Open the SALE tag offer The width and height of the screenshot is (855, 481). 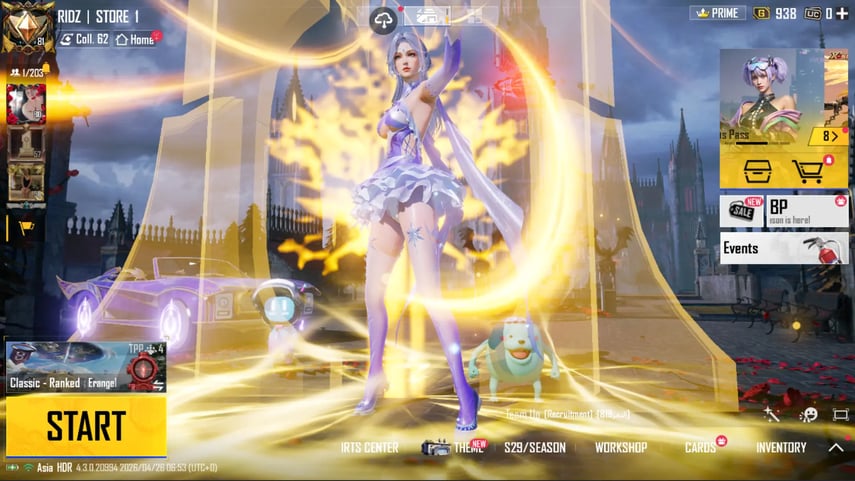tap(741, 211)
